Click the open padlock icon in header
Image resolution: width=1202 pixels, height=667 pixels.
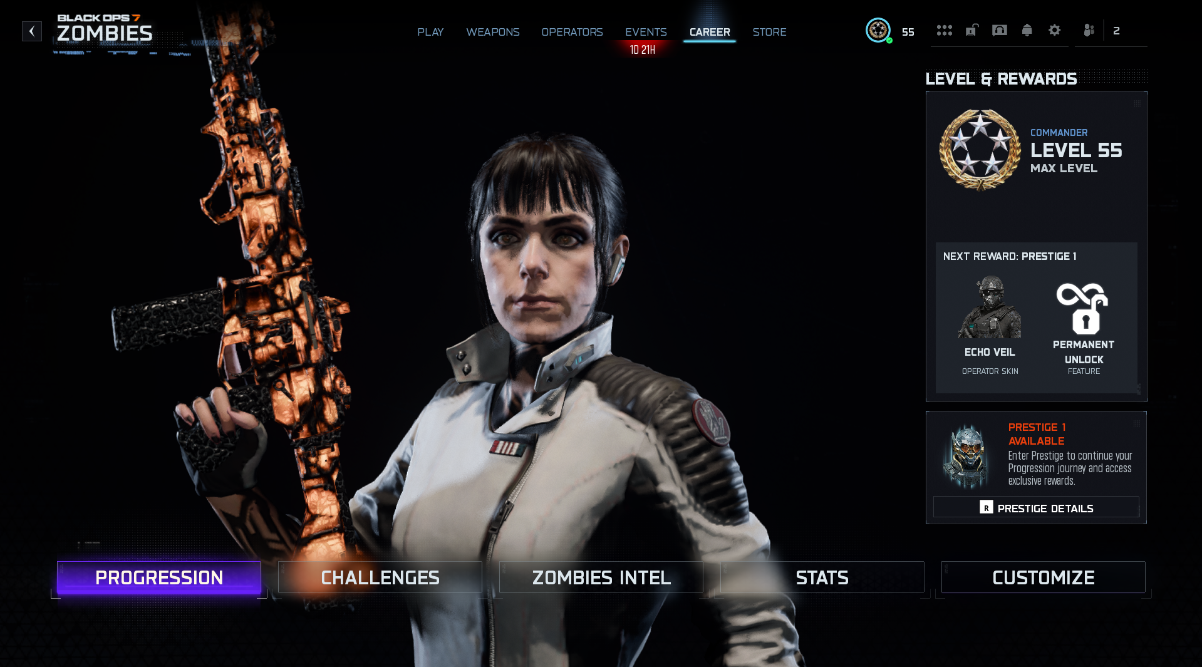(971, 31)
